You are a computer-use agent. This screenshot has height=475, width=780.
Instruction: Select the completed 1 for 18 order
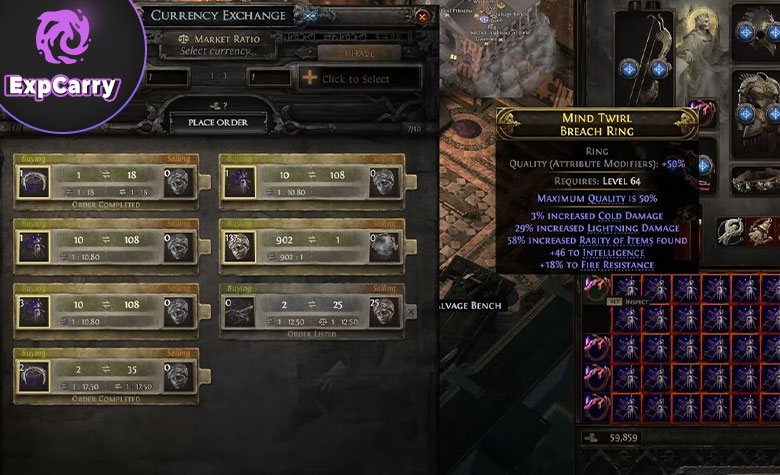(106, 181)
